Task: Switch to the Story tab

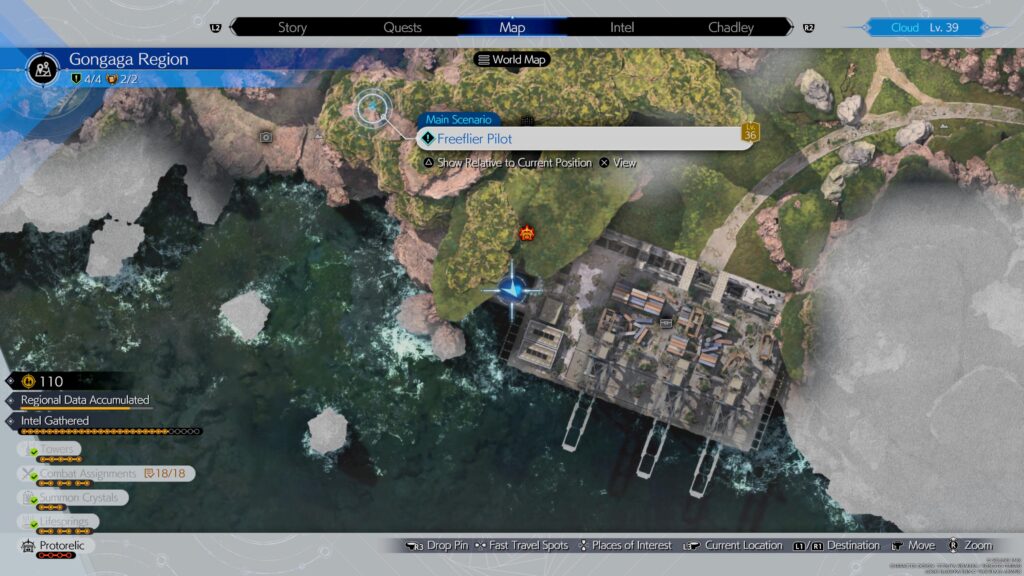Action: [x=293, y=27]
